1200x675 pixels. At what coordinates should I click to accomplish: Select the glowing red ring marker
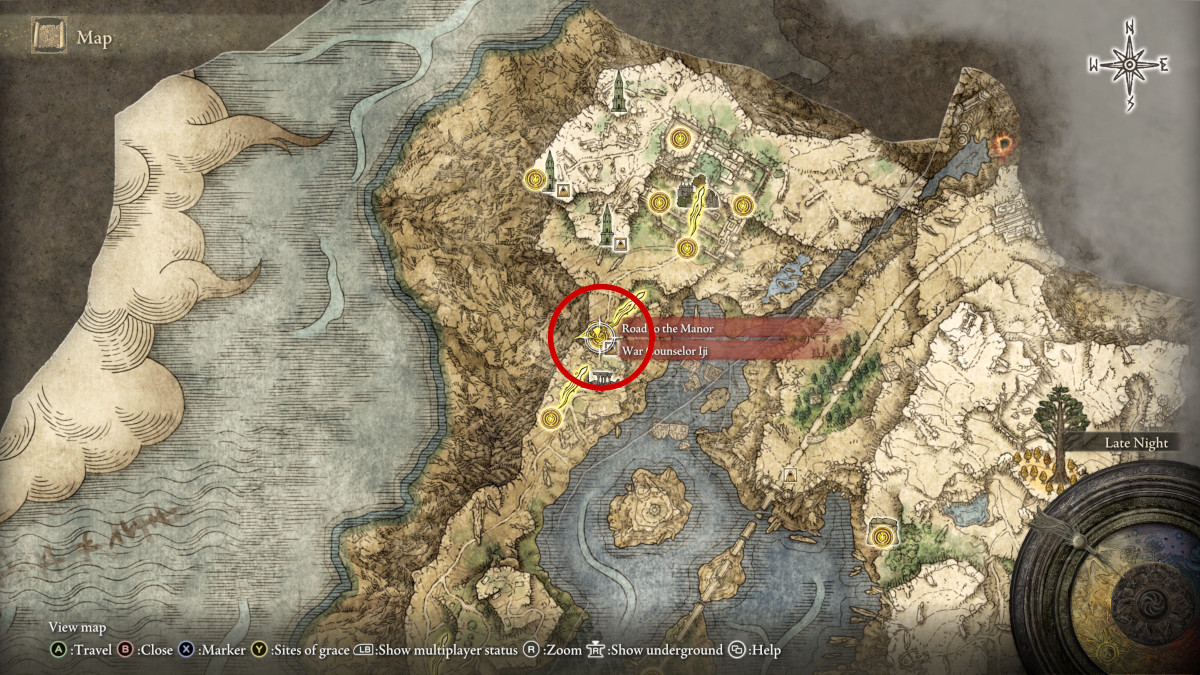coord(1001,148)
